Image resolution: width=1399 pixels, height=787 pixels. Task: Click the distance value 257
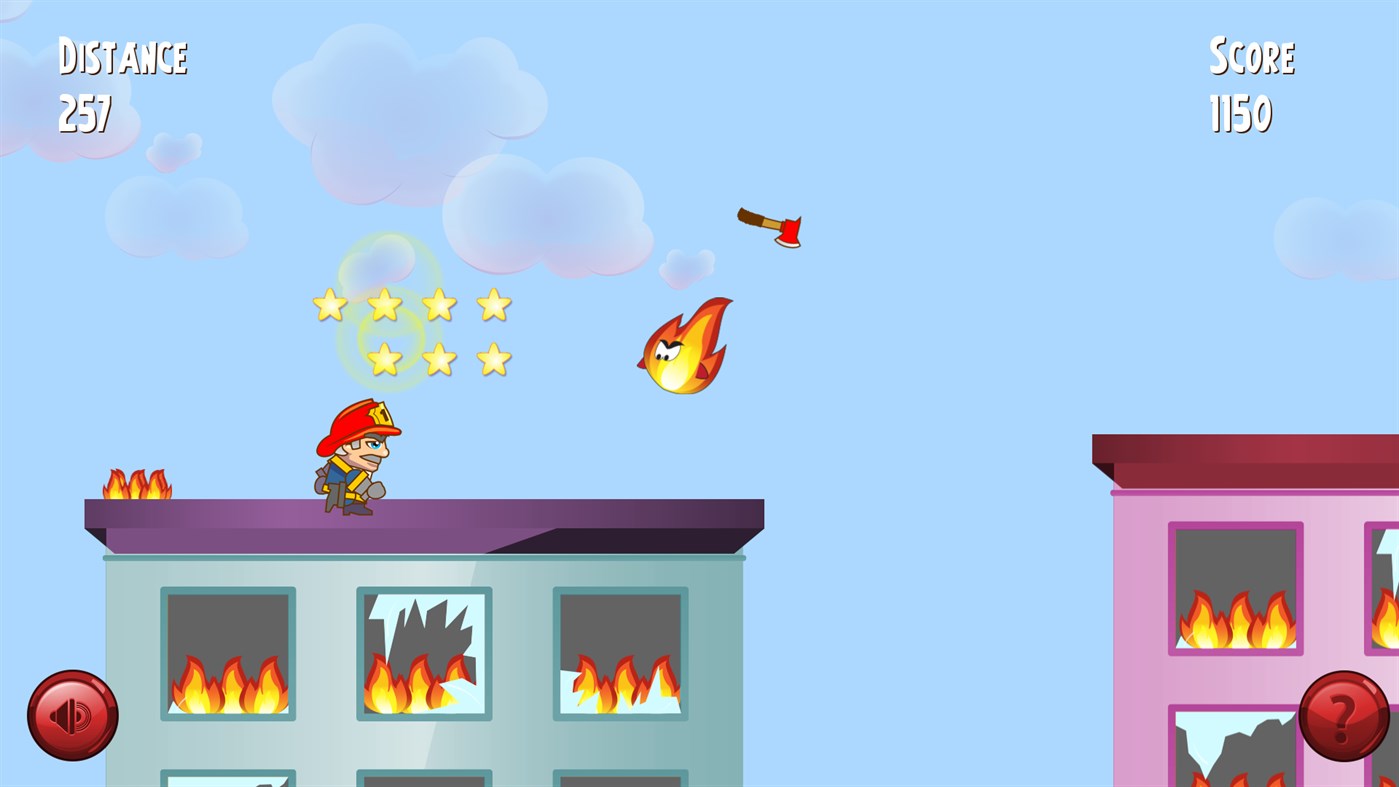click(x=85, y=115)
